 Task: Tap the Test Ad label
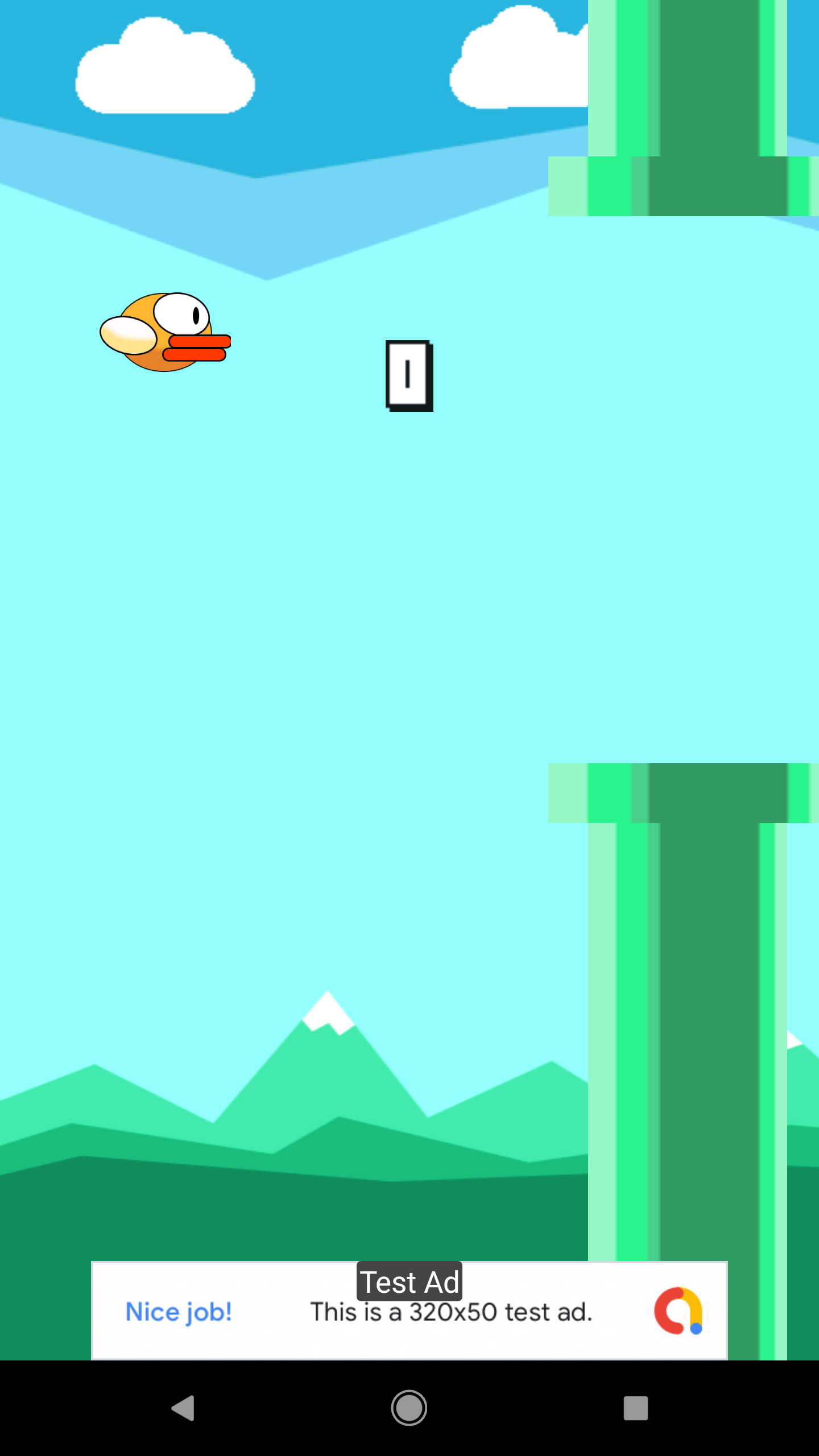[409, 1281]
